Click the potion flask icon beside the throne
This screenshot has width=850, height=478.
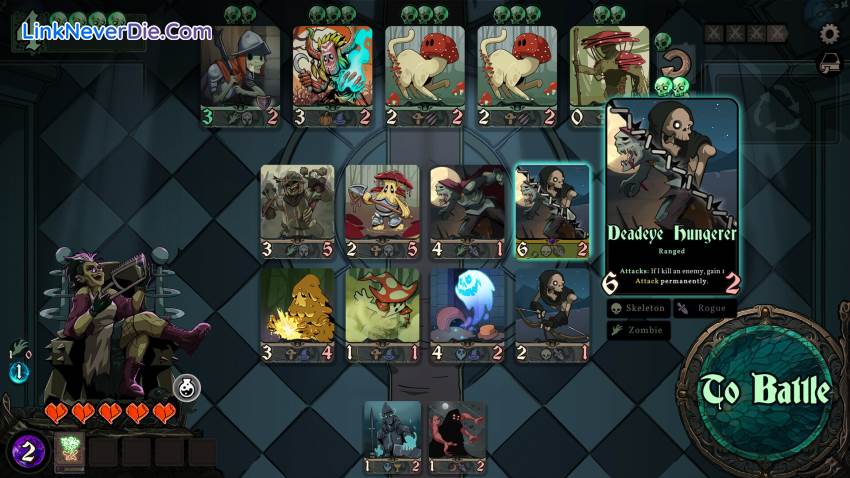[x=188, y=387]
